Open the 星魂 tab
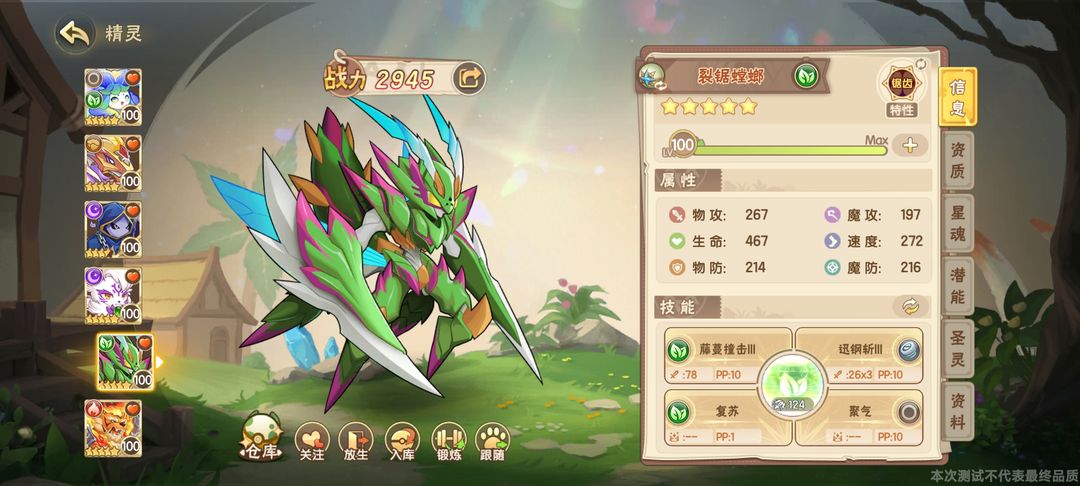The image size is (1080, 486). pos(958,225)
